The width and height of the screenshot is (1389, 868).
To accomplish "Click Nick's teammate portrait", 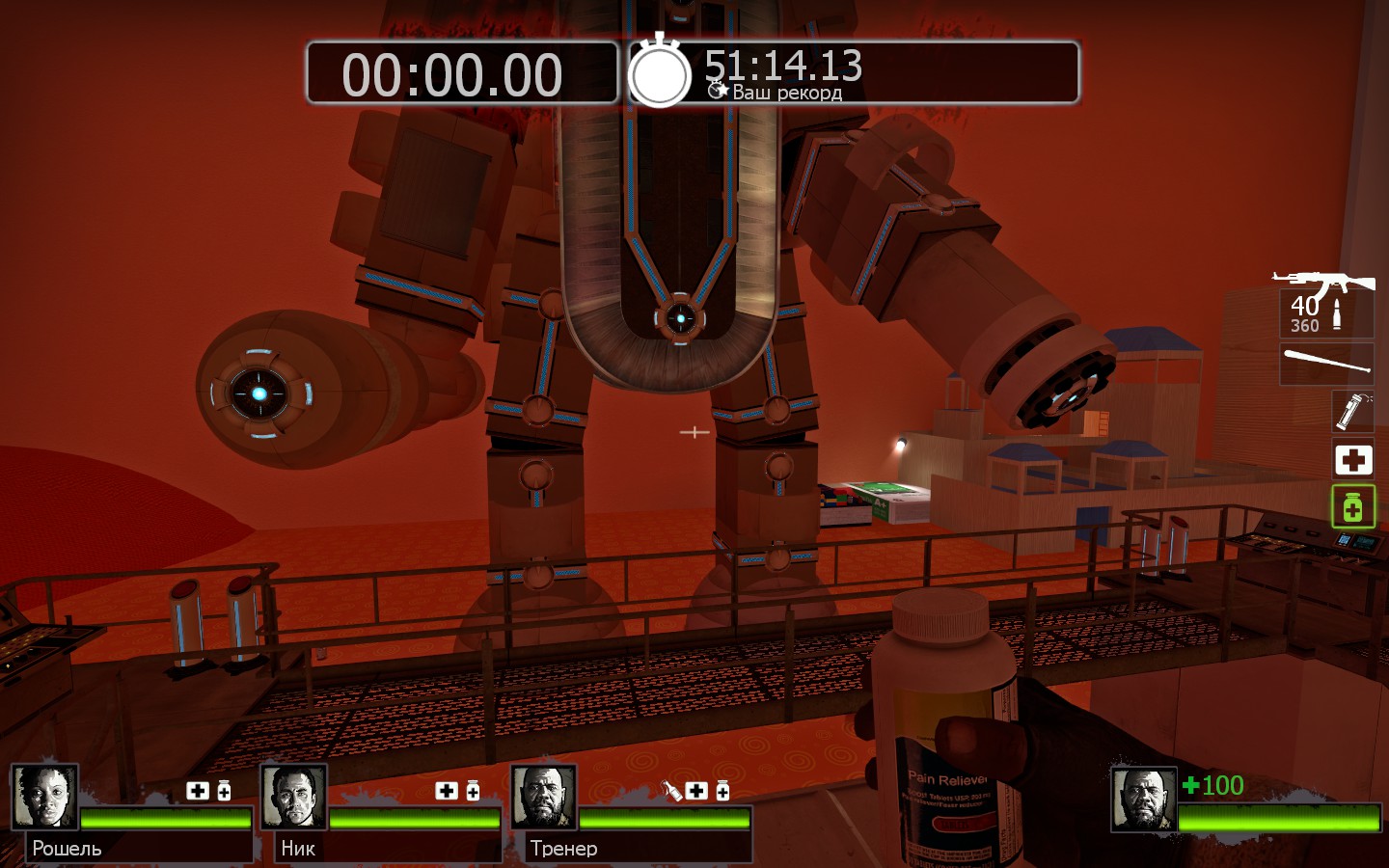I will [294, 798].
